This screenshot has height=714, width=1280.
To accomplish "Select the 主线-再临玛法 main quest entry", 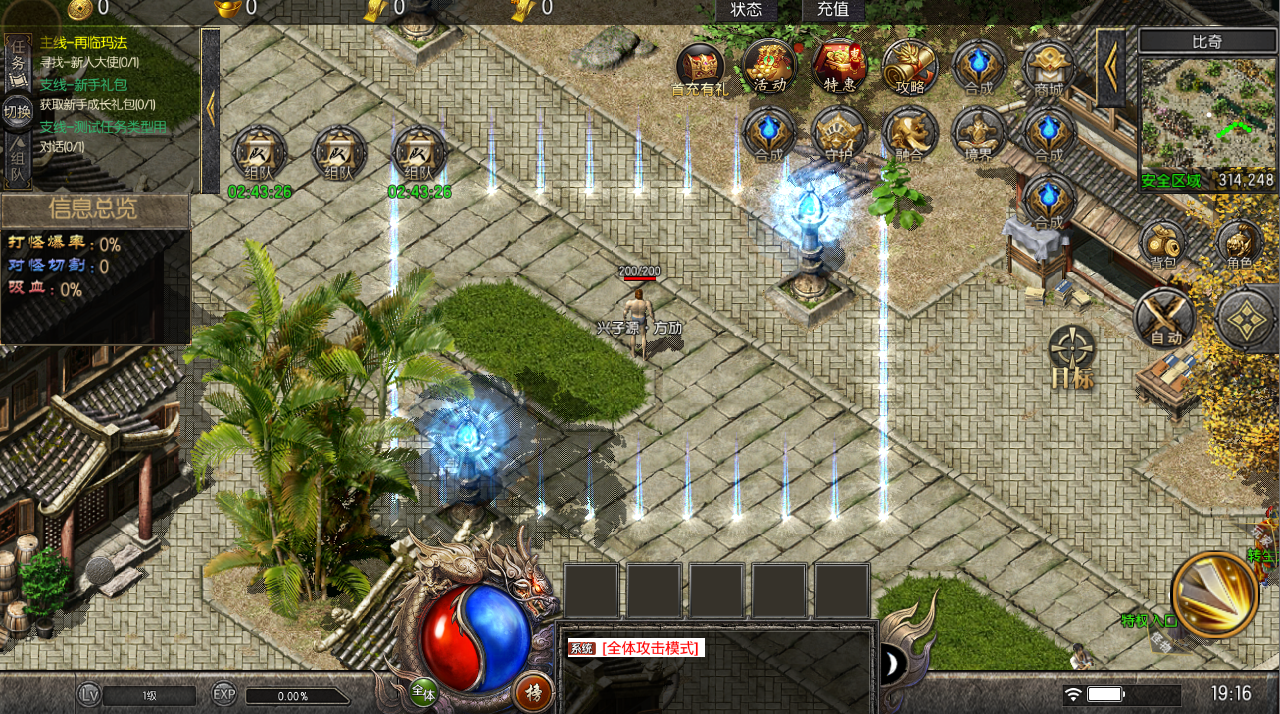I will point(84,43).
